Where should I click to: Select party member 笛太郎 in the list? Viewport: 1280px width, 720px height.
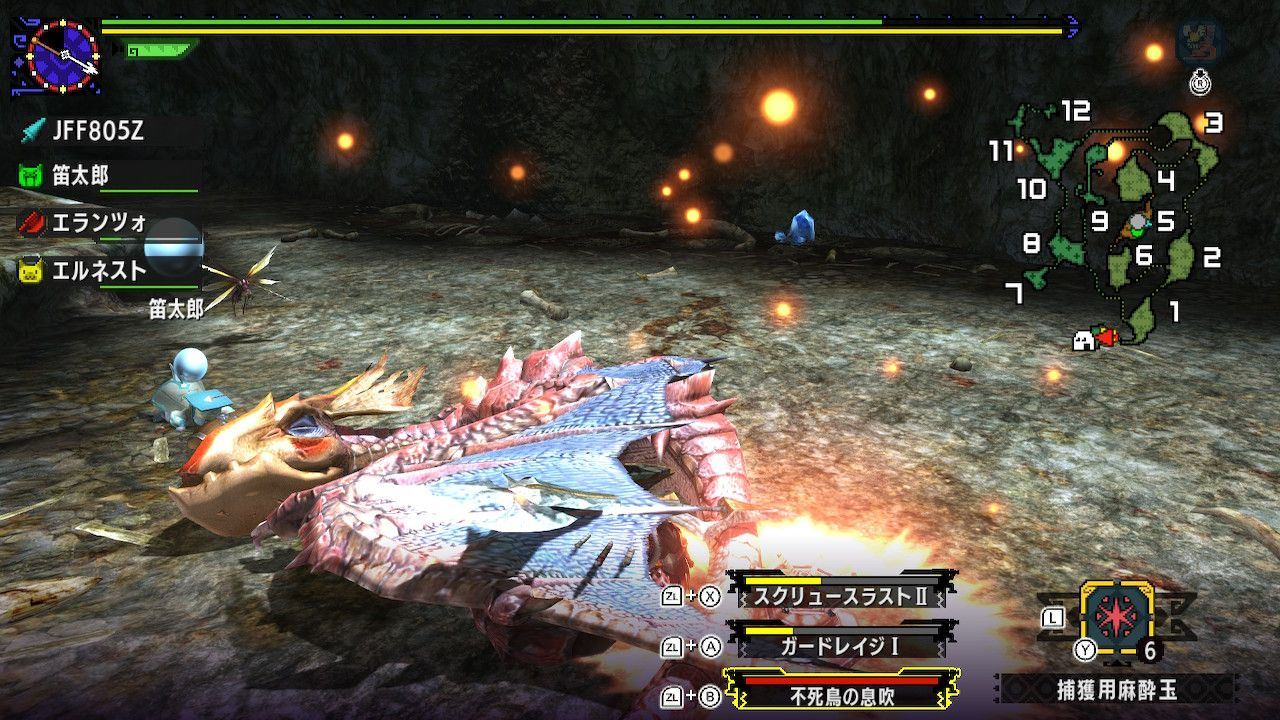point(80,176)
